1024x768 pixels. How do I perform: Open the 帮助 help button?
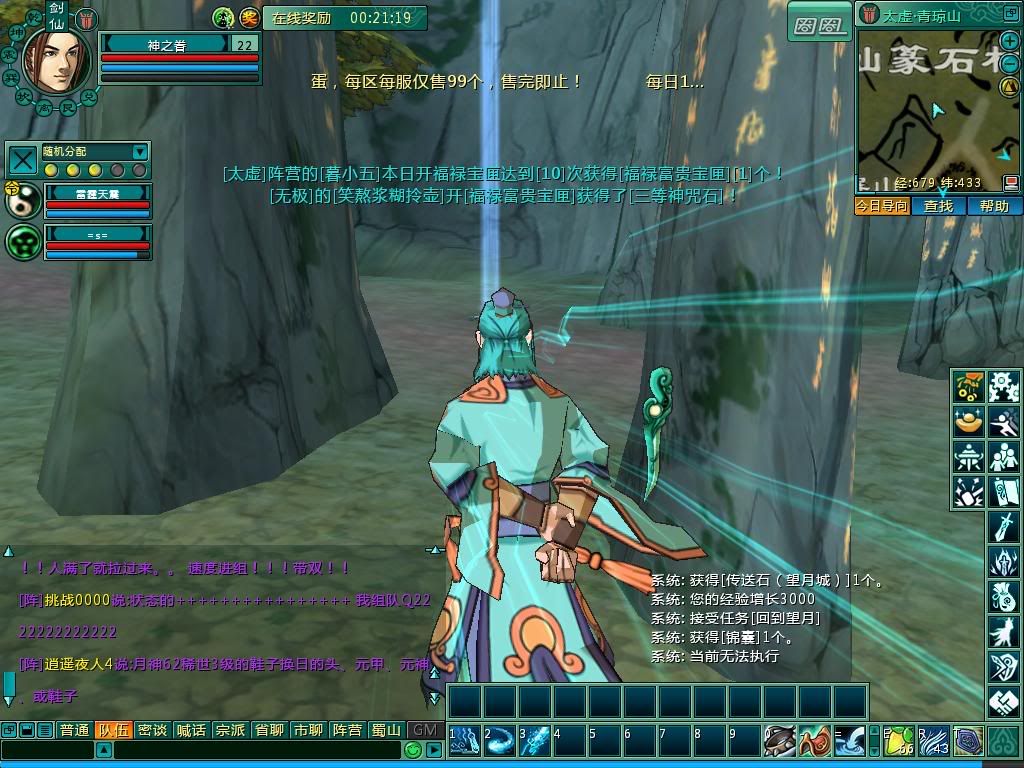(x=994, y=206)
